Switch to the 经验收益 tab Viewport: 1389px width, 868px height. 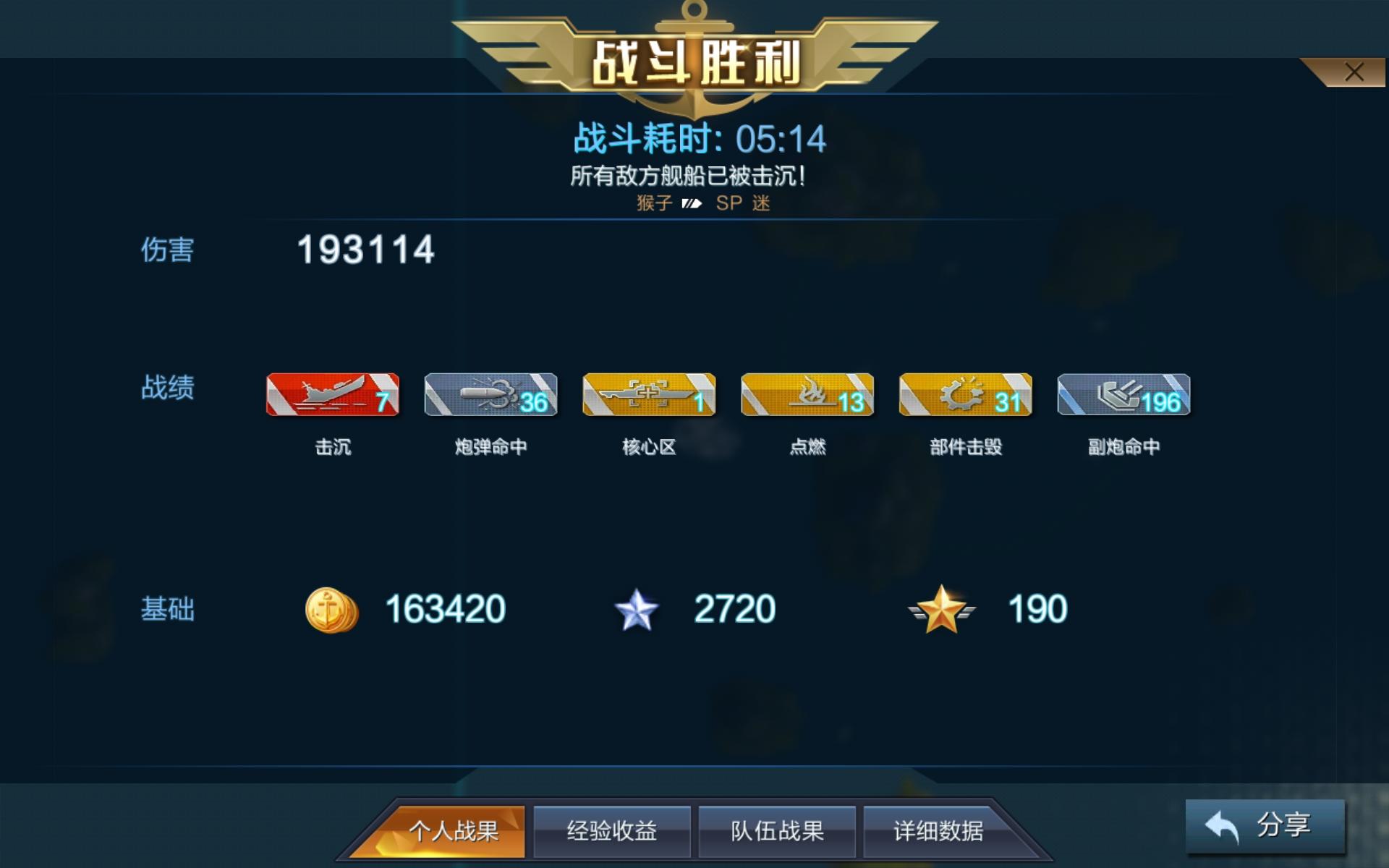(x=611, y=831)
